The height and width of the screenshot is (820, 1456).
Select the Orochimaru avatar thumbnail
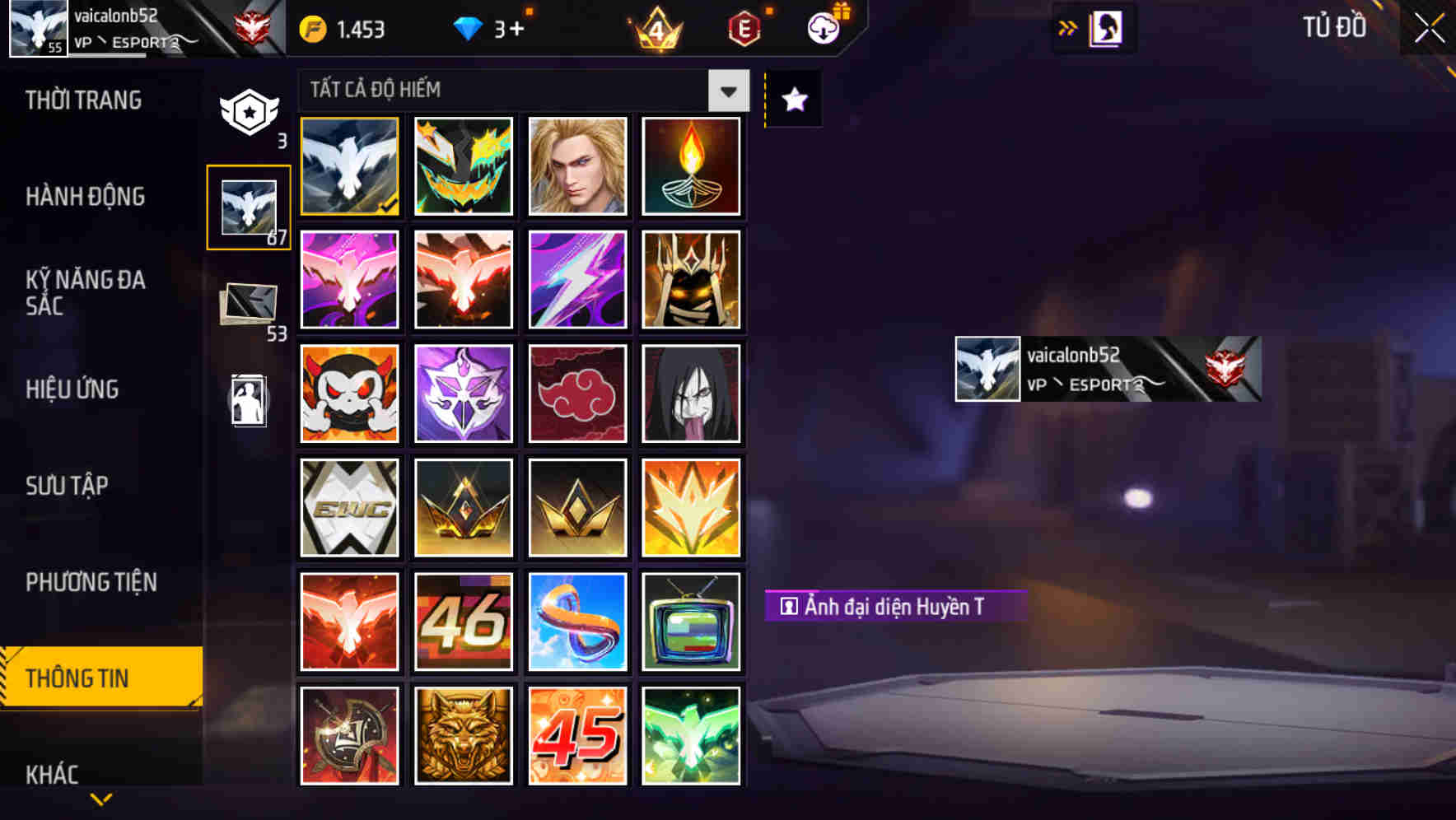[692, 394]
